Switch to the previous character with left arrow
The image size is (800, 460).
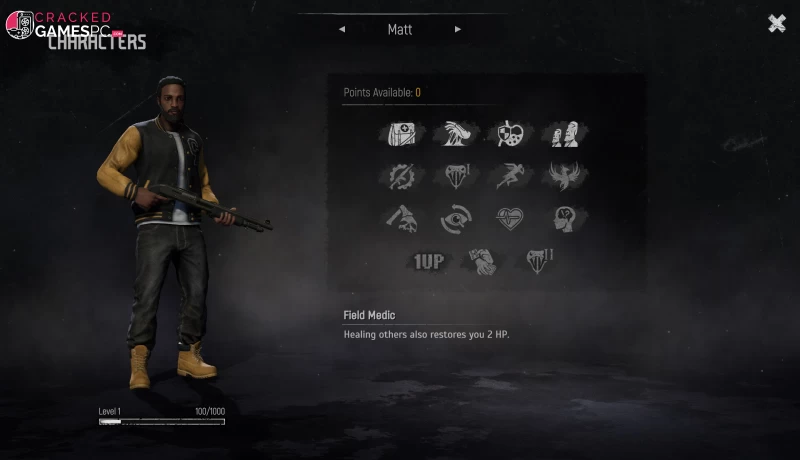(x=342, y=30)
